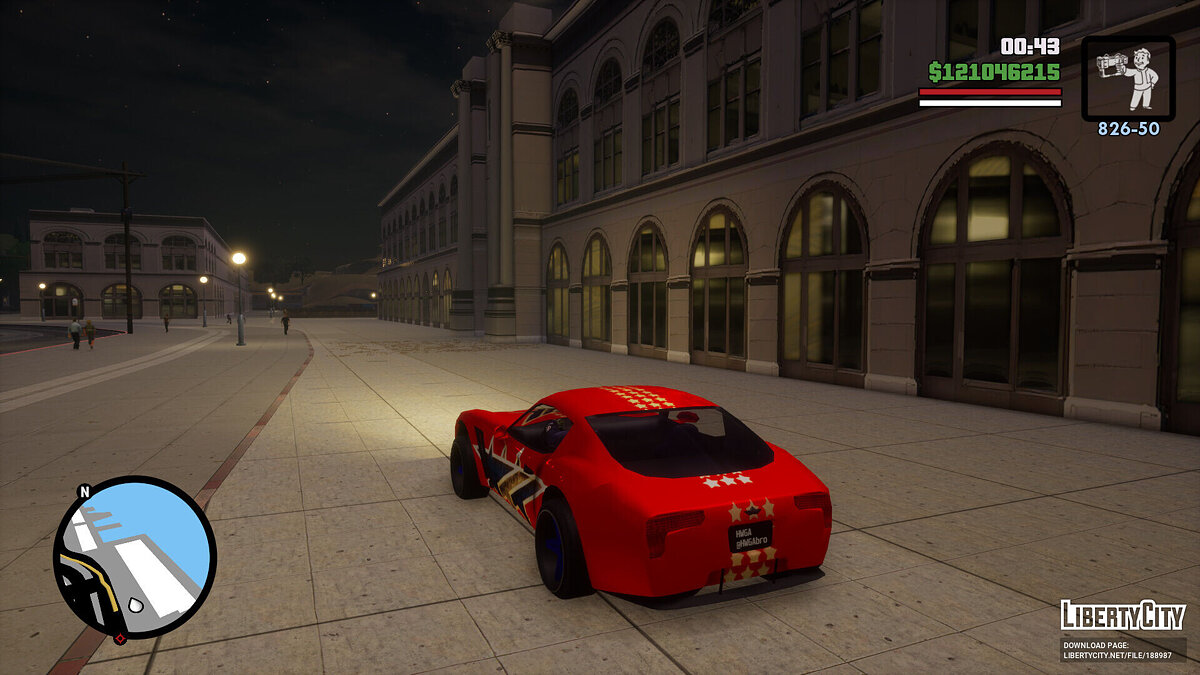Viewport: 1200px width, 675px height.
Task: Open the LibertyCity watermark logo
Action: (x=1122, y=615)
